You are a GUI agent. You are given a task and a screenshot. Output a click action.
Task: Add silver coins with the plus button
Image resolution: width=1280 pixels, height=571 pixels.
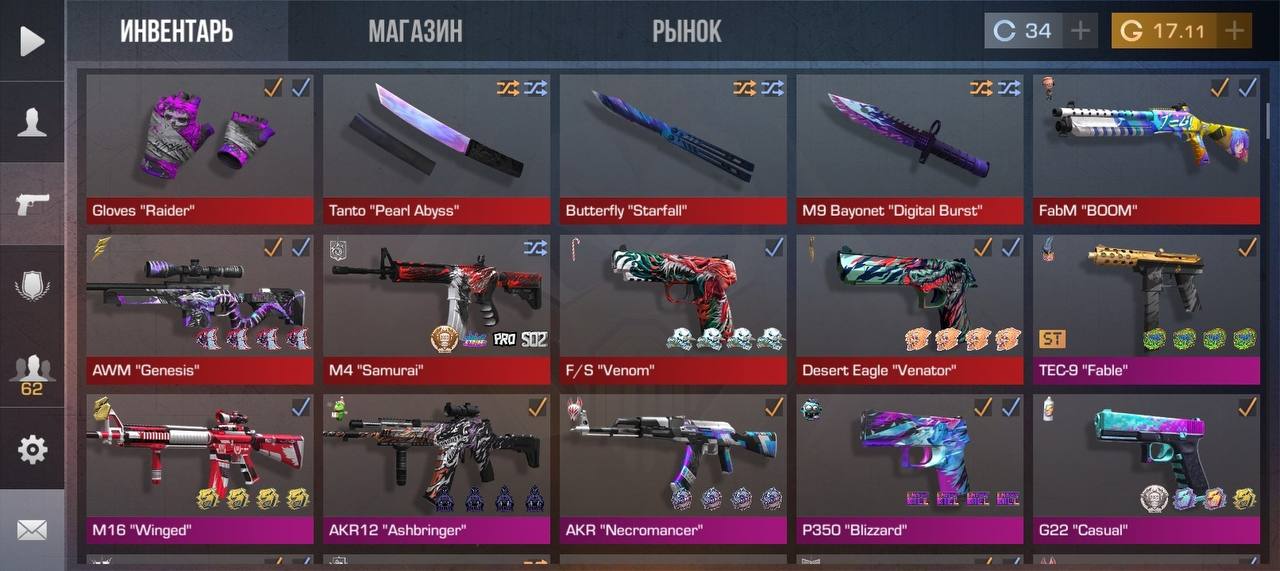pos(1080,31)
